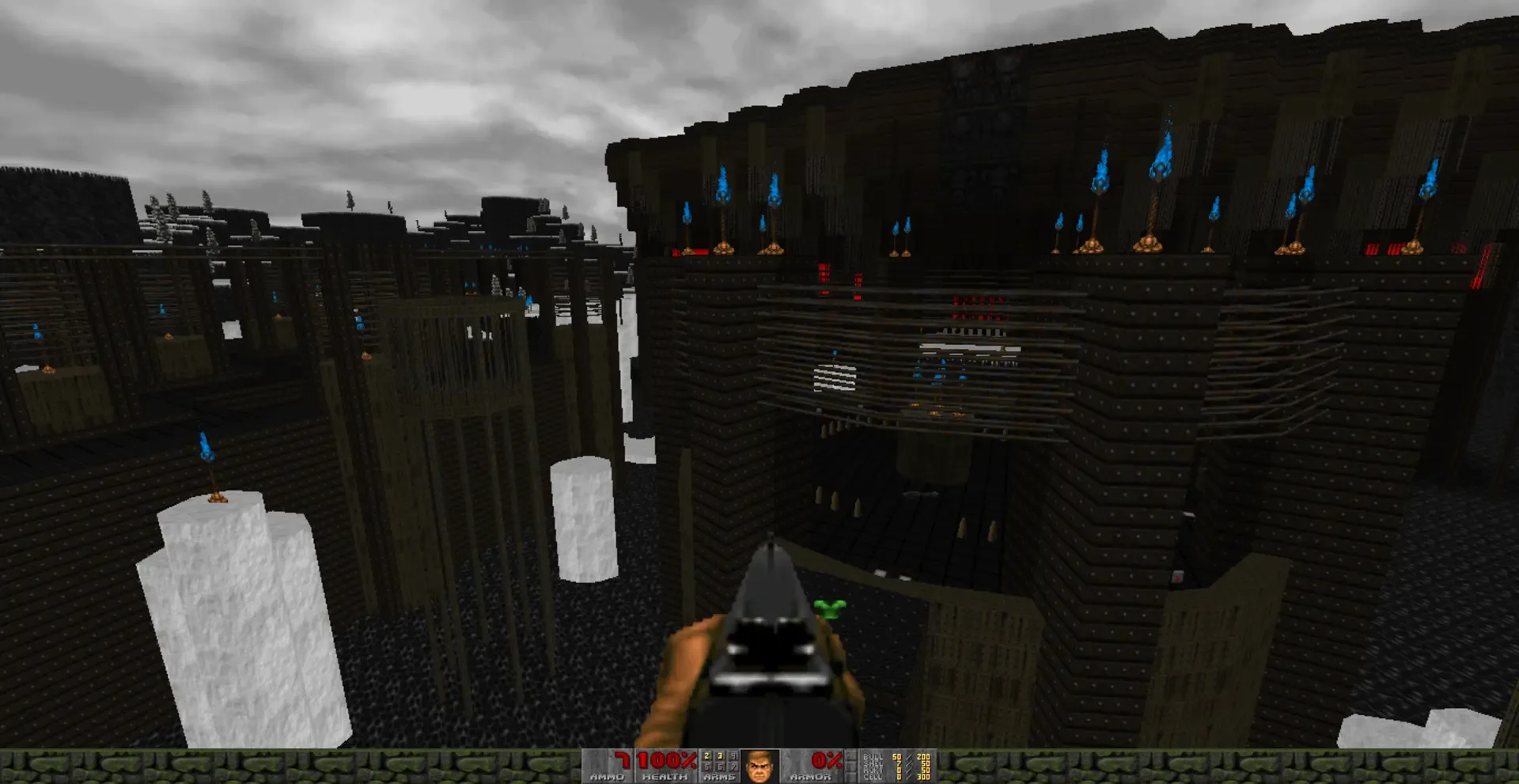This screenshot has width=1519, height=784.
Task: Click the SHEL ammo count showing 7
Action: point(898,765)
